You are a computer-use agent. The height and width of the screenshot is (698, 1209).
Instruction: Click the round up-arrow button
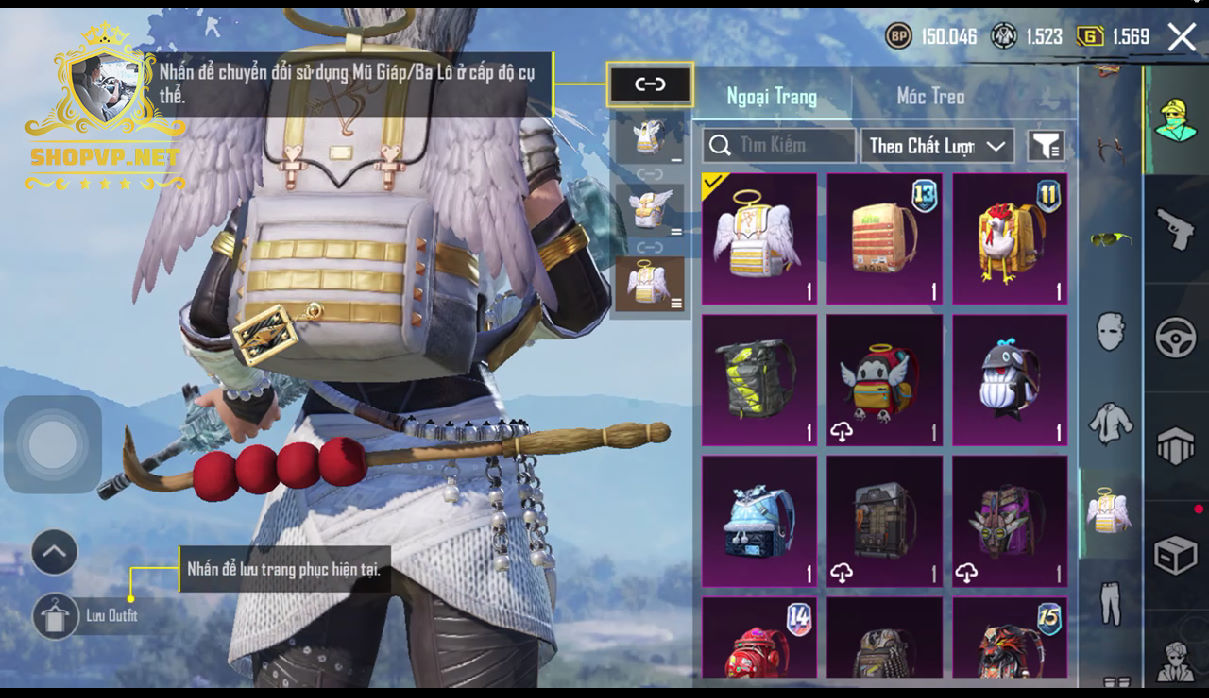pos(54,552)
